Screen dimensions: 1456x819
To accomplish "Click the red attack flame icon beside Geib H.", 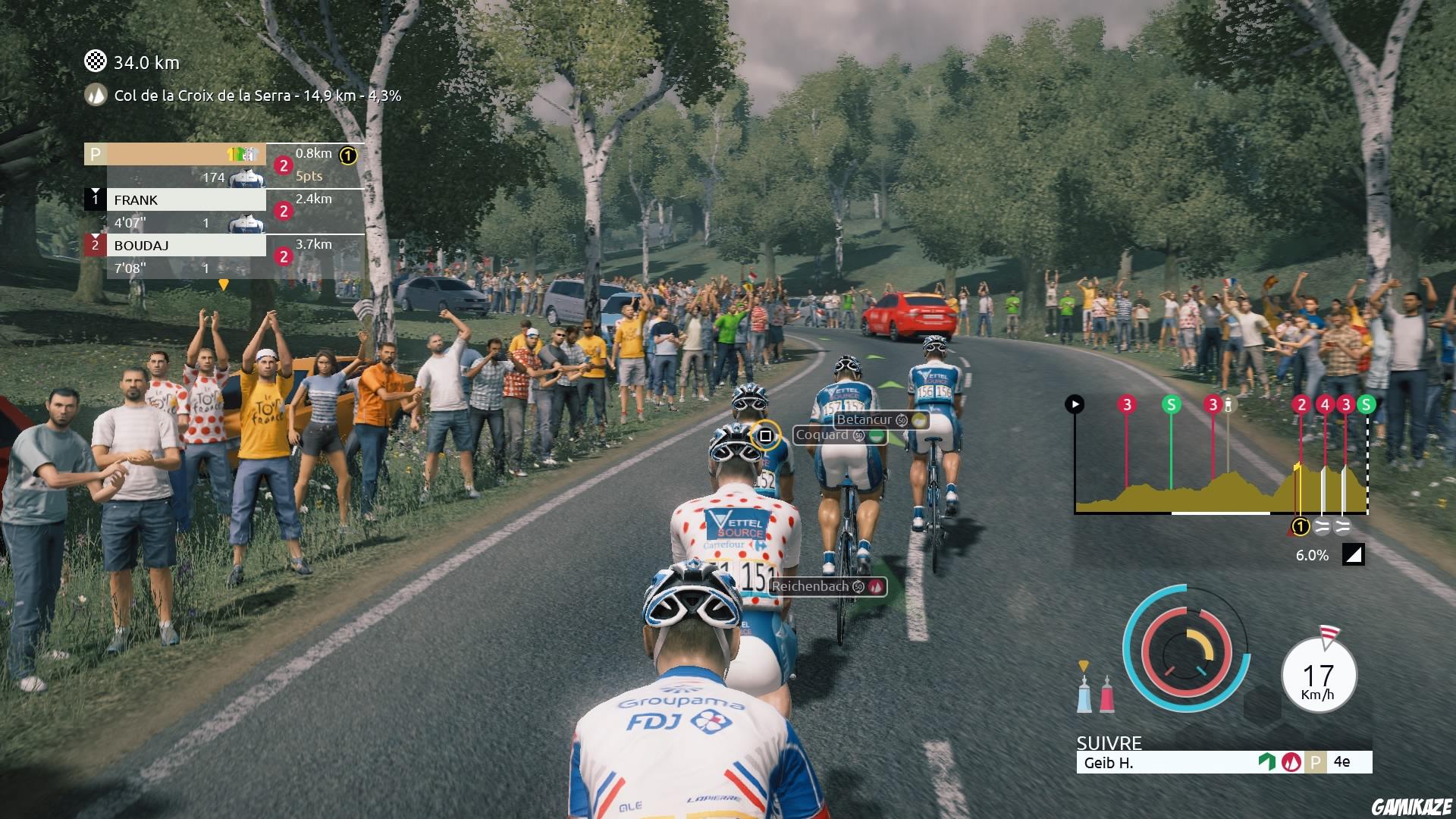I will coord(1291,762).
